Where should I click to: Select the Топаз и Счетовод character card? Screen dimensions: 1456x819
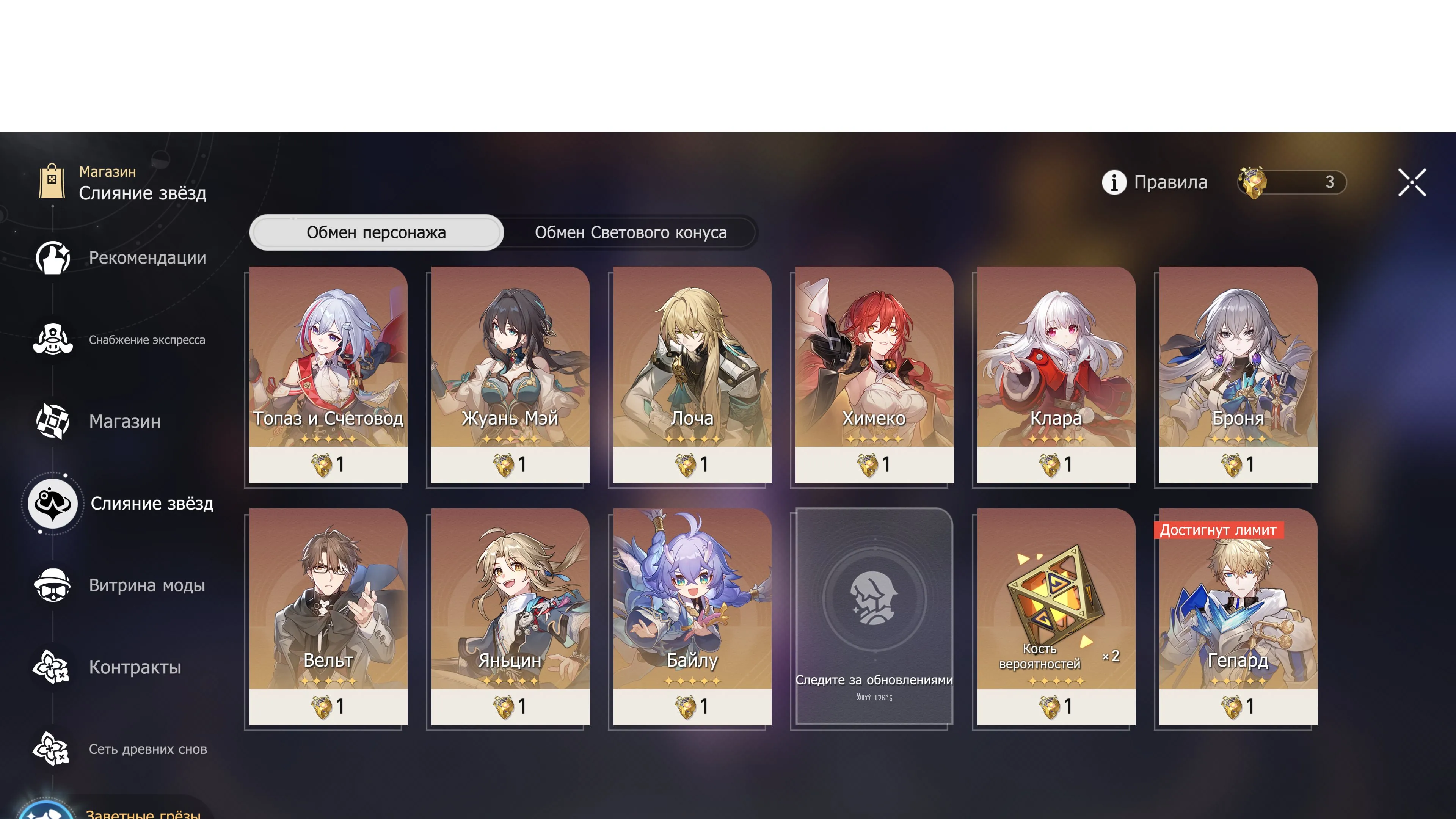click(x=328, y=373)
